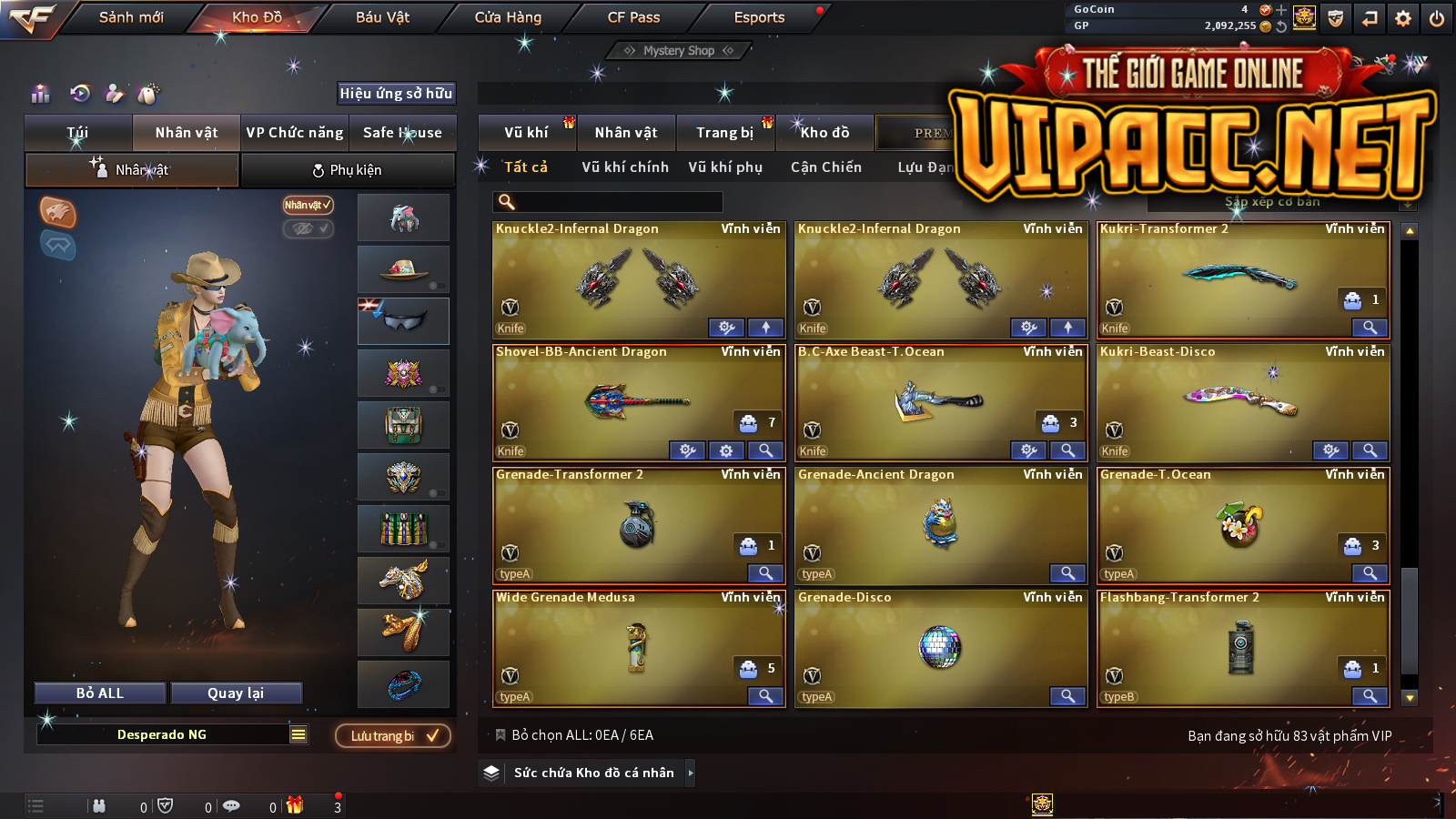Open the Cửa Hàng shop
This screenshot has width=1456, height=819.
tap(508, 17)
